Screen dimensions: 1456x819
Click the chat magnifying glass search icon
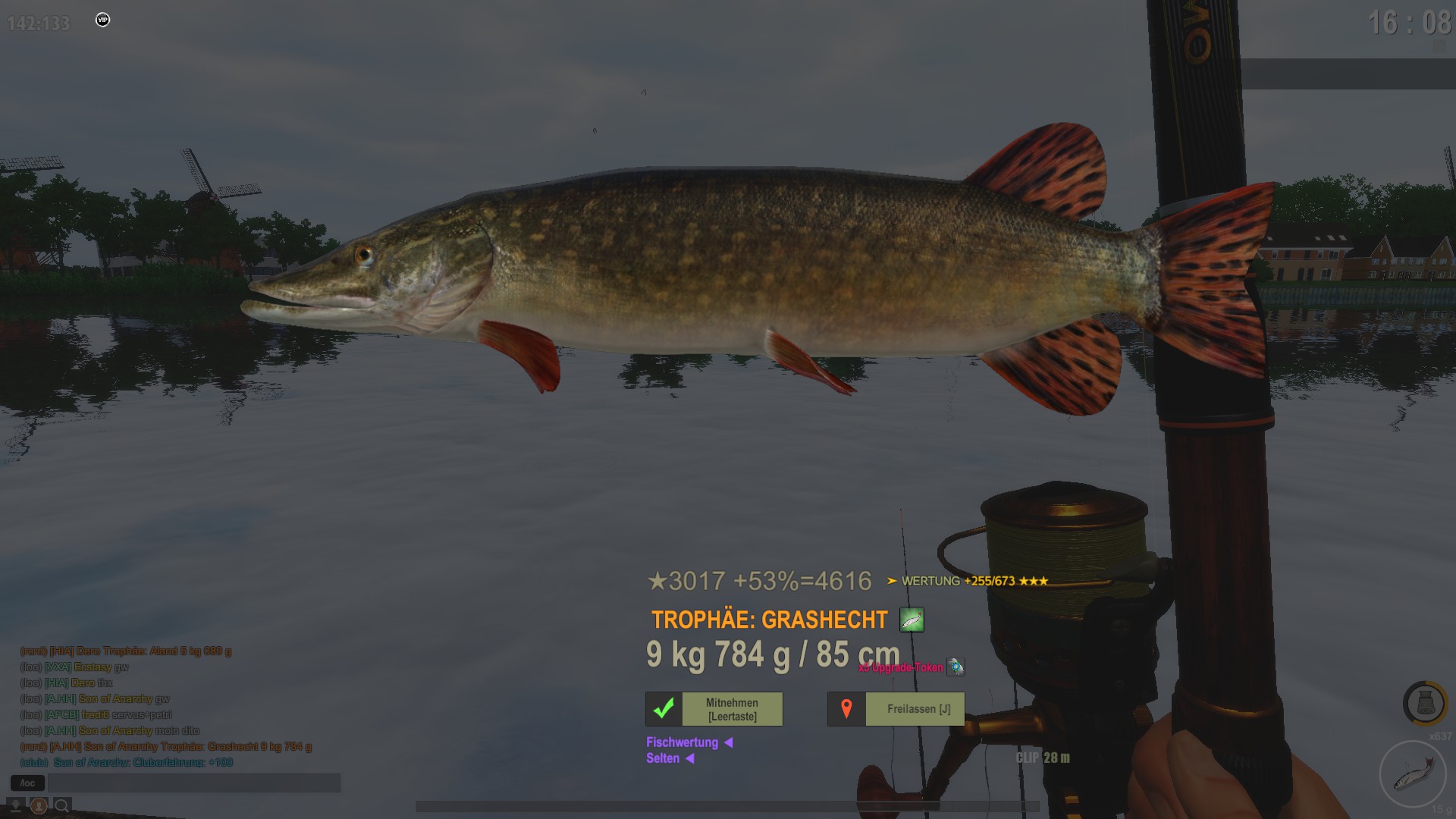click(x=62, y=805)
